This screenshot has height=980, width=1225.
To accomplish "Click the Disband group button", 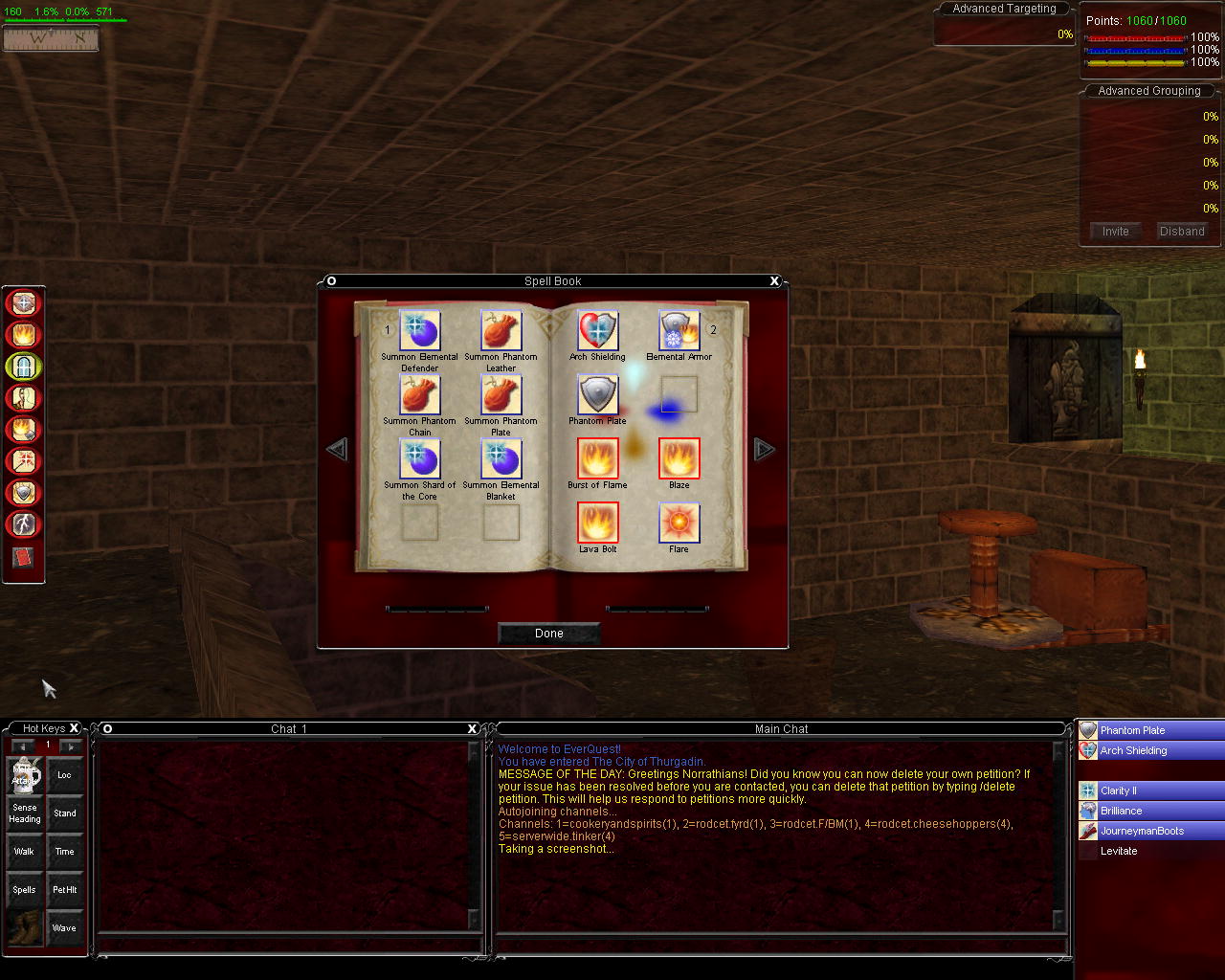I will (x=1182, y=232).
